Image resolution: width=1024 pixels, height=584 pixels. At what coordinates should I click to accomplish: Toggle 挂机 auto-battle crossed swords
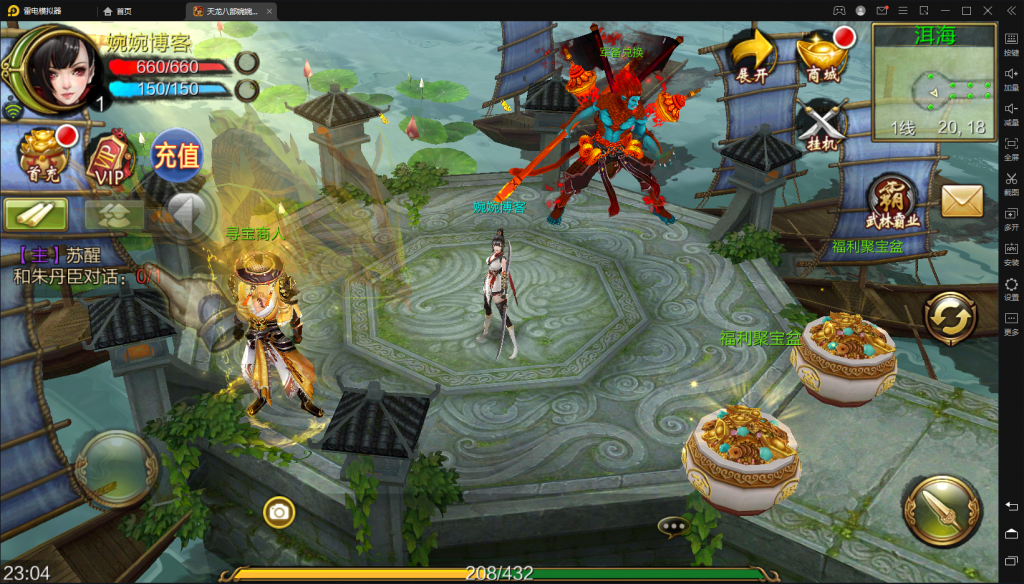pos(823,125)
